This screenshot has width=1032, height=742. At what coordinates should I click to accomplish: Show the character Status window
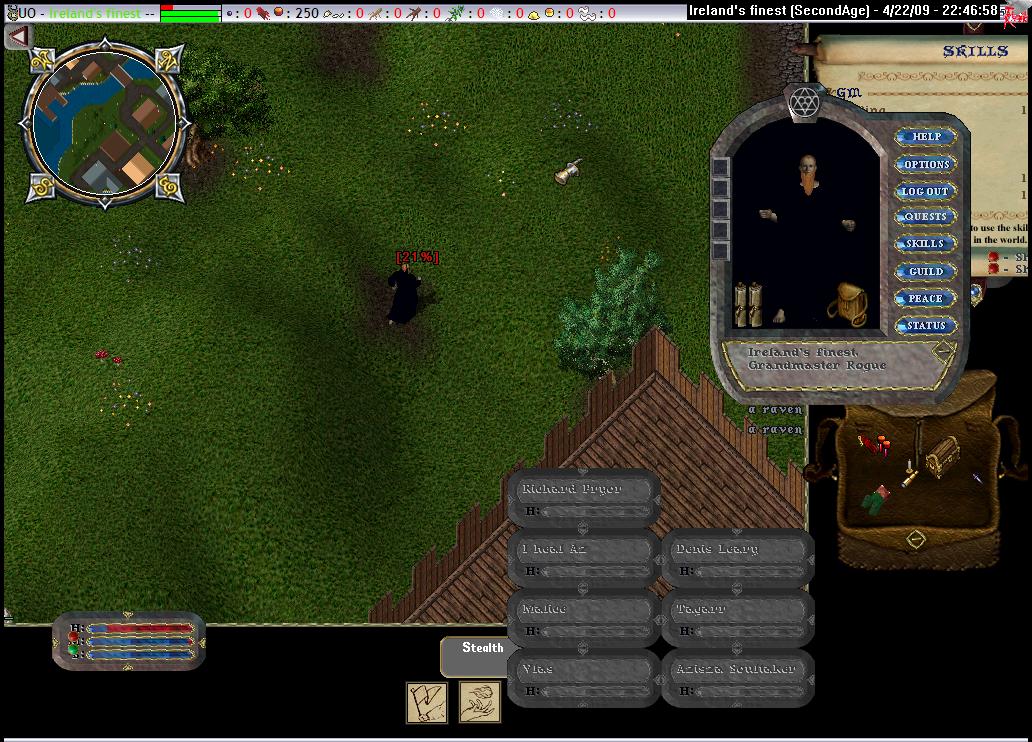click(925, 325)
